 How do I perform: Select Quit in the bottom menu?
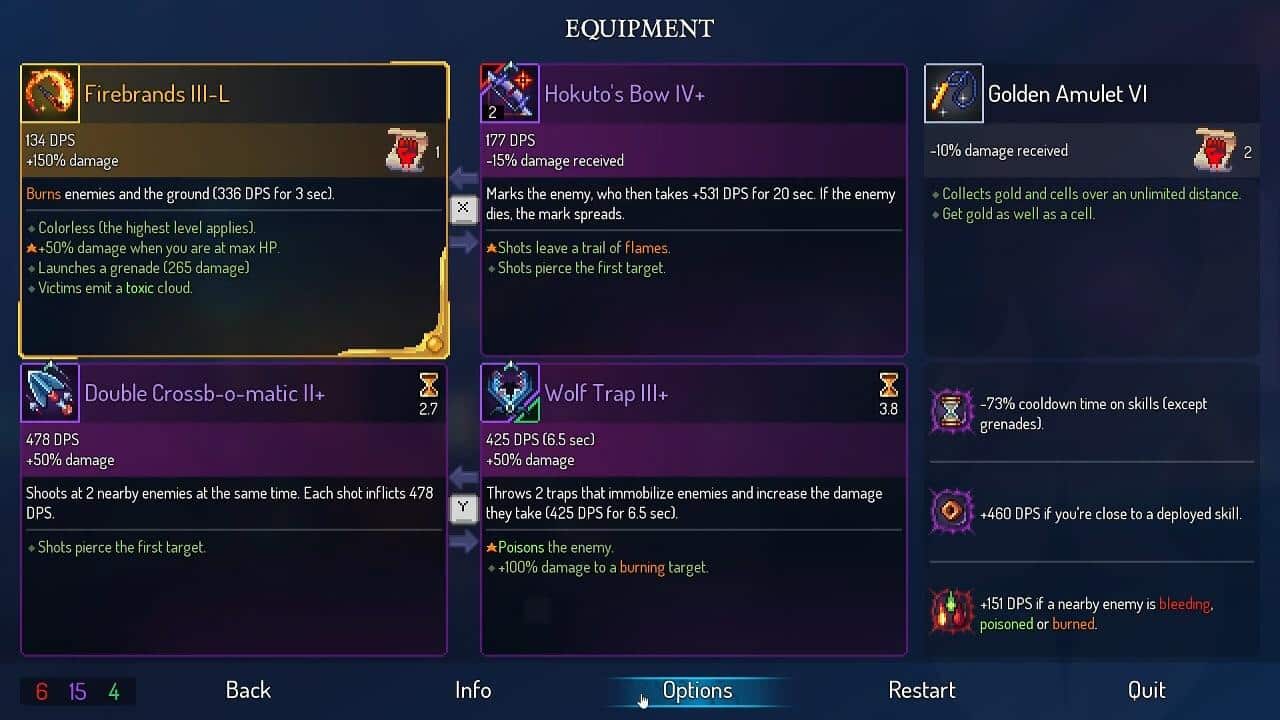click(1146, 690)
